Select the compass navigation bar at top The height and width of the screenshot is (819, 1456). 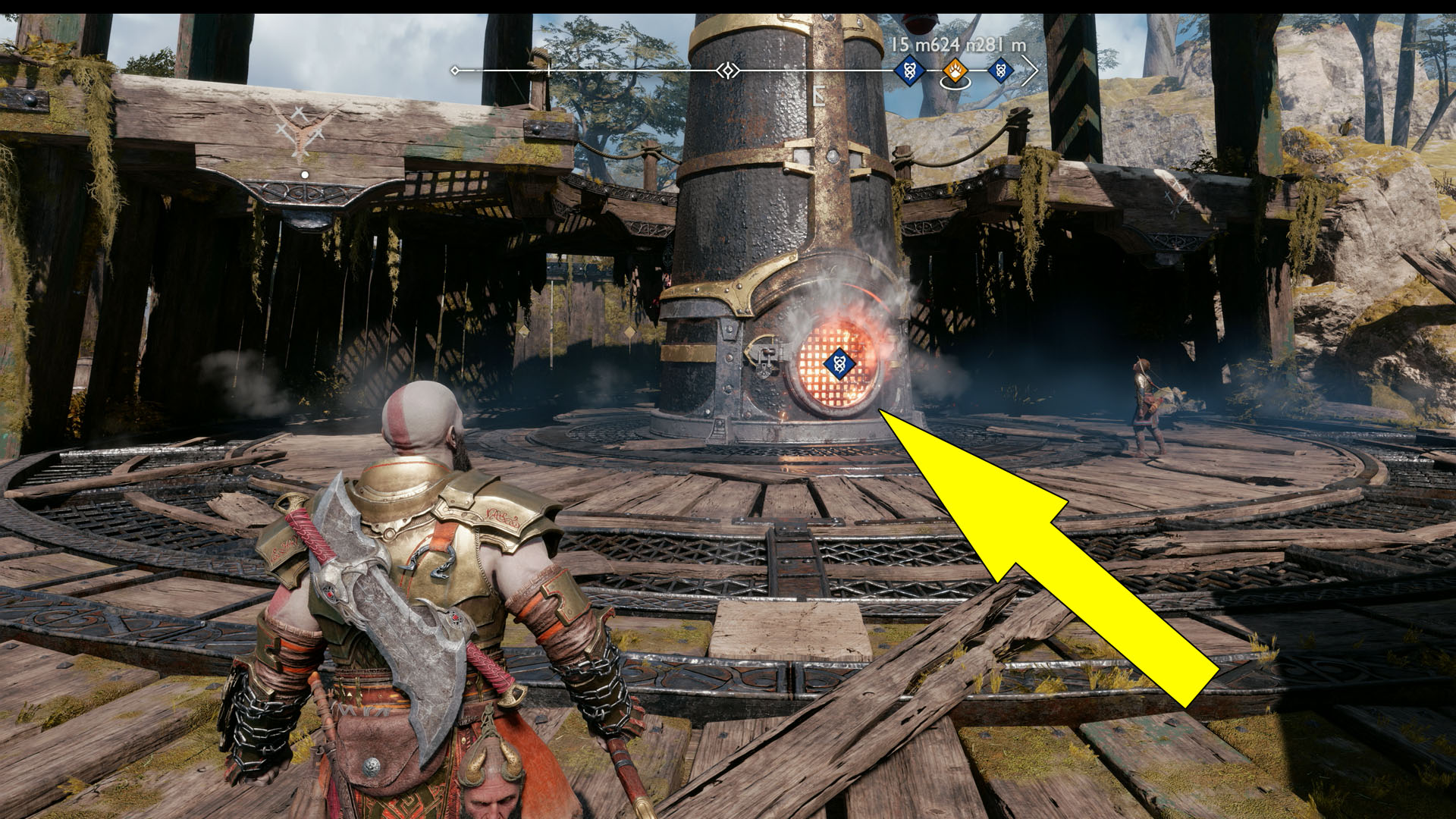pyautogui.click(x=747, y=70)
